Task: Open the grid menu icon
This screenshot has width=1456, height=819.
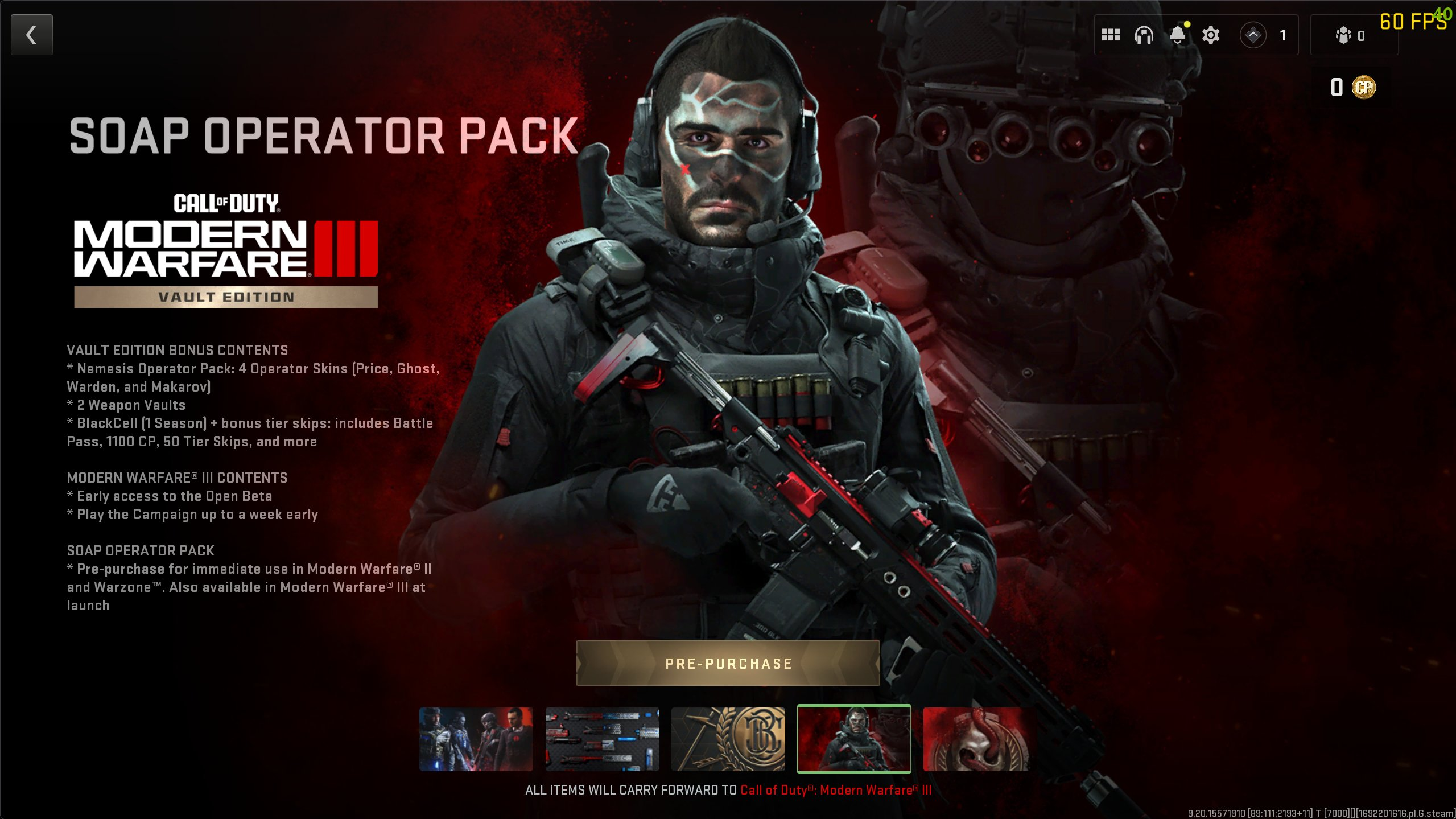Action: coord(1110,35)
